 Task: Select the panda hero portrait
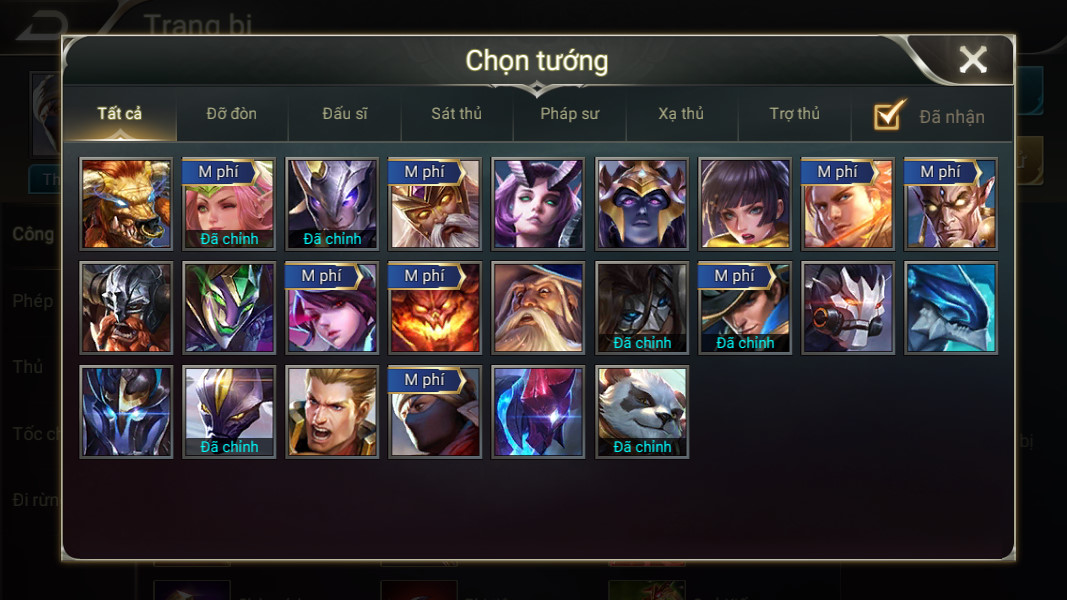641,411
